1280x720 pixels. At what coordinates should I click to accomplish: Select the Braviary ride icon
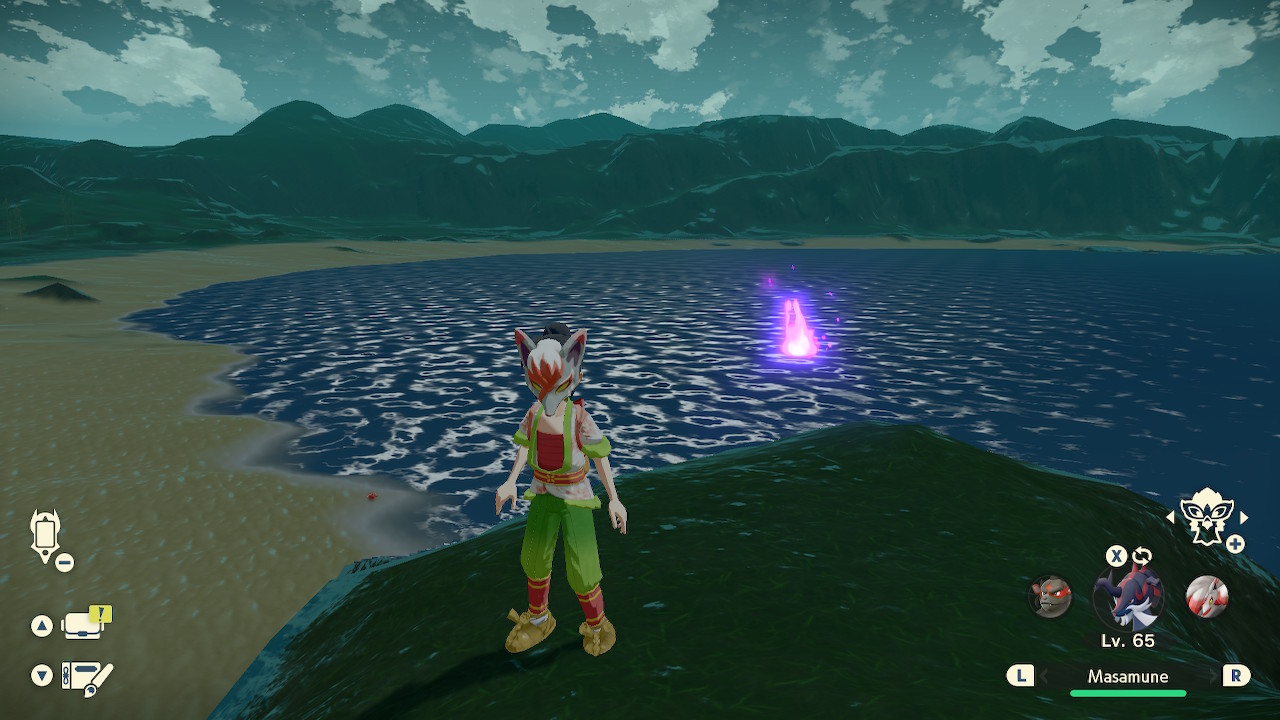[1206, 516]
